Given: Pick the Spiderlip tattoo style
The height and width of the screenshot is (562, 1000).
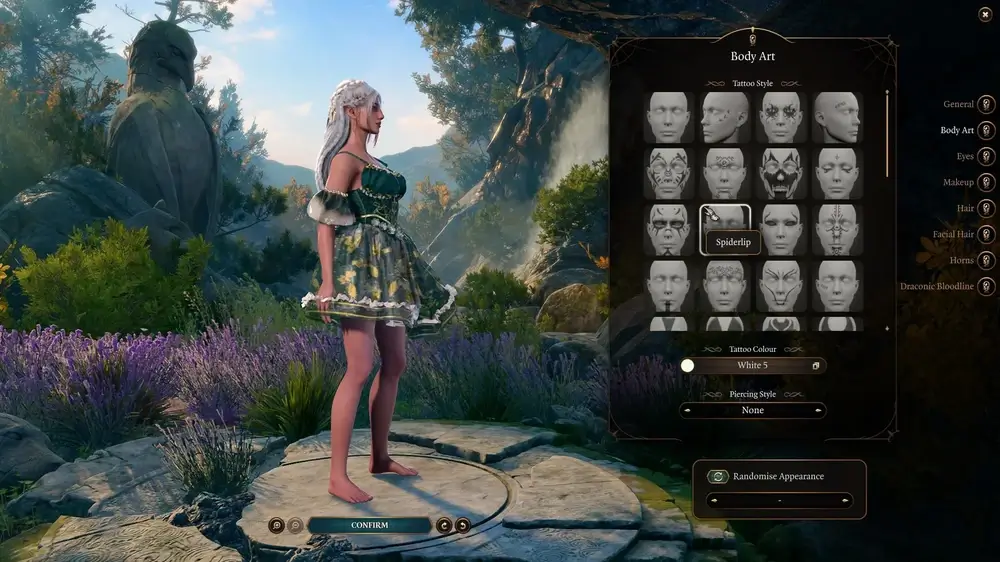Looking at the screenshot, I should (724, 229).
